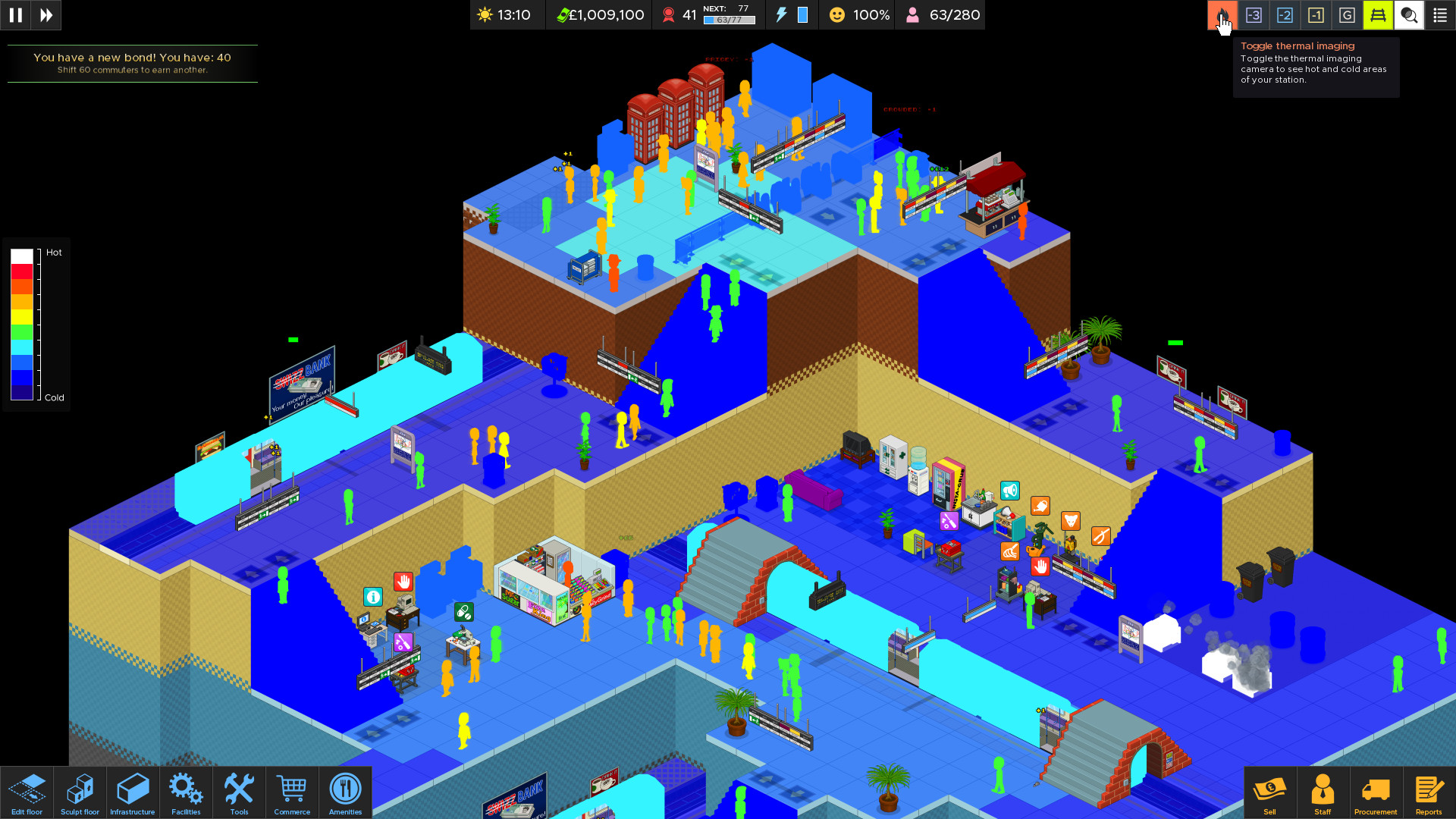
Task: Click the happiness 100% indicator
Action: (x=857, y=14)
